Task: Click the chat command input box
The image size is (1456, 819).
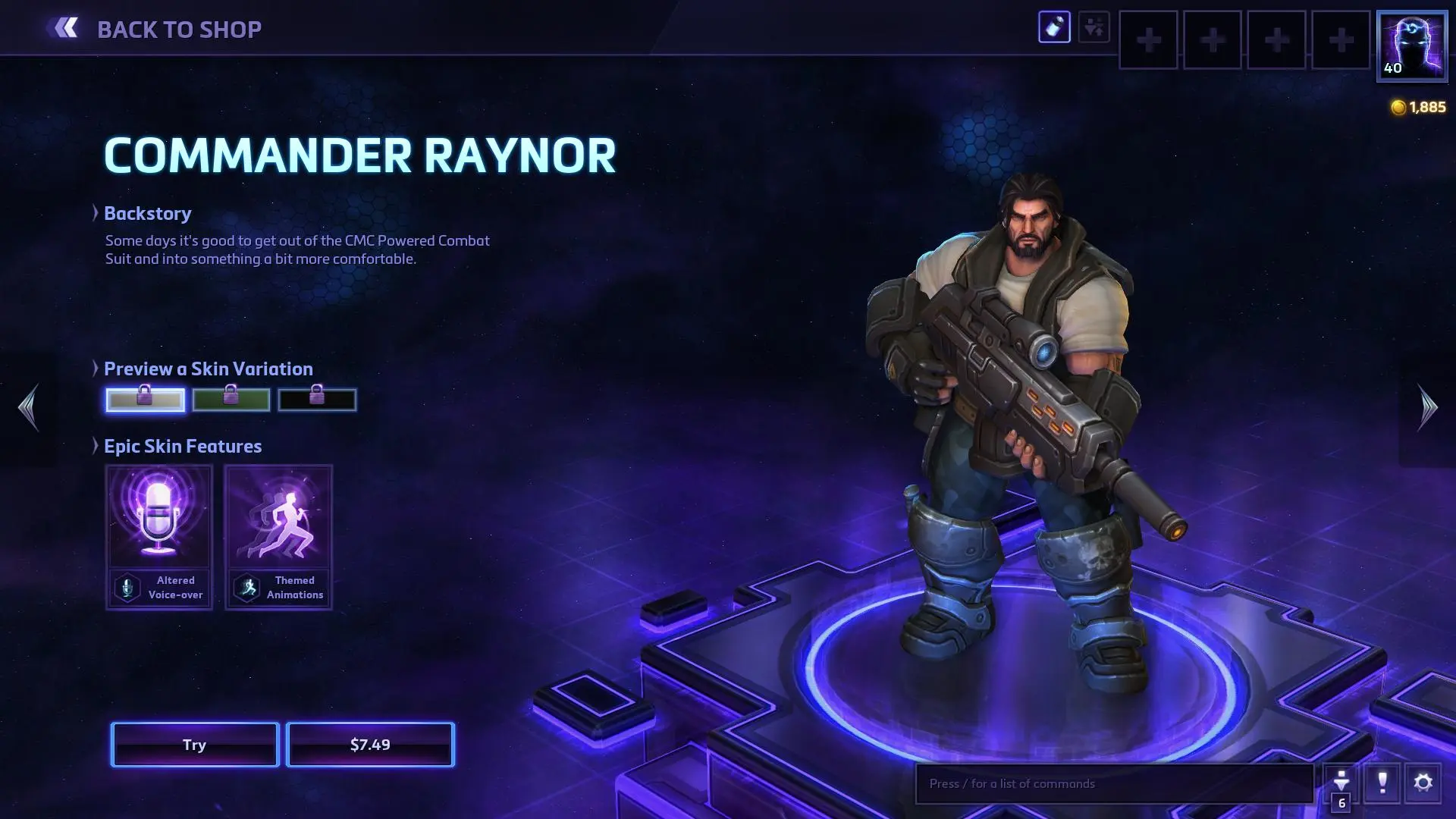Action: [1113, 783]
